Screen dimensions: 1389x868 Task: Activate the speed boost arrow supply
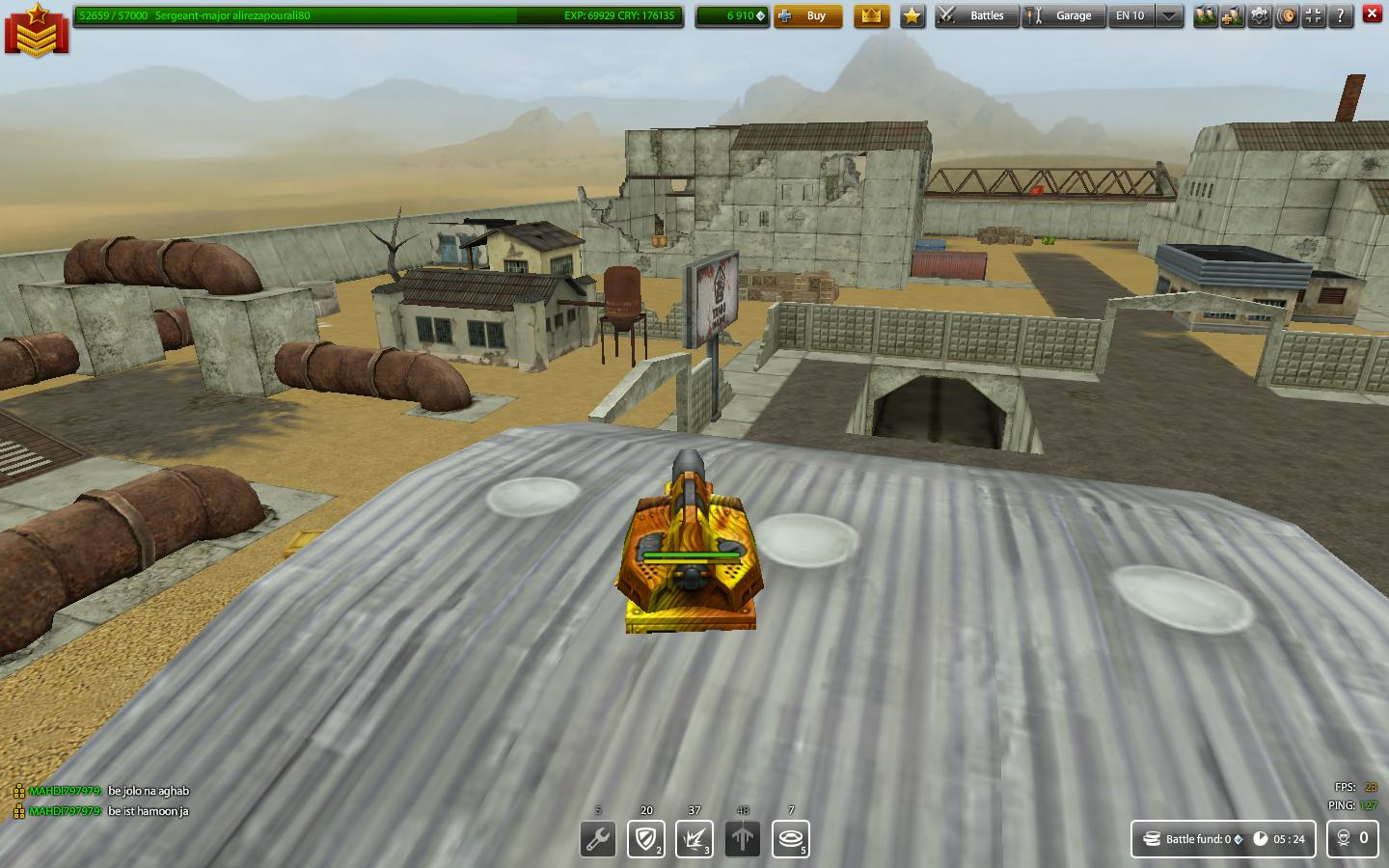742,838
